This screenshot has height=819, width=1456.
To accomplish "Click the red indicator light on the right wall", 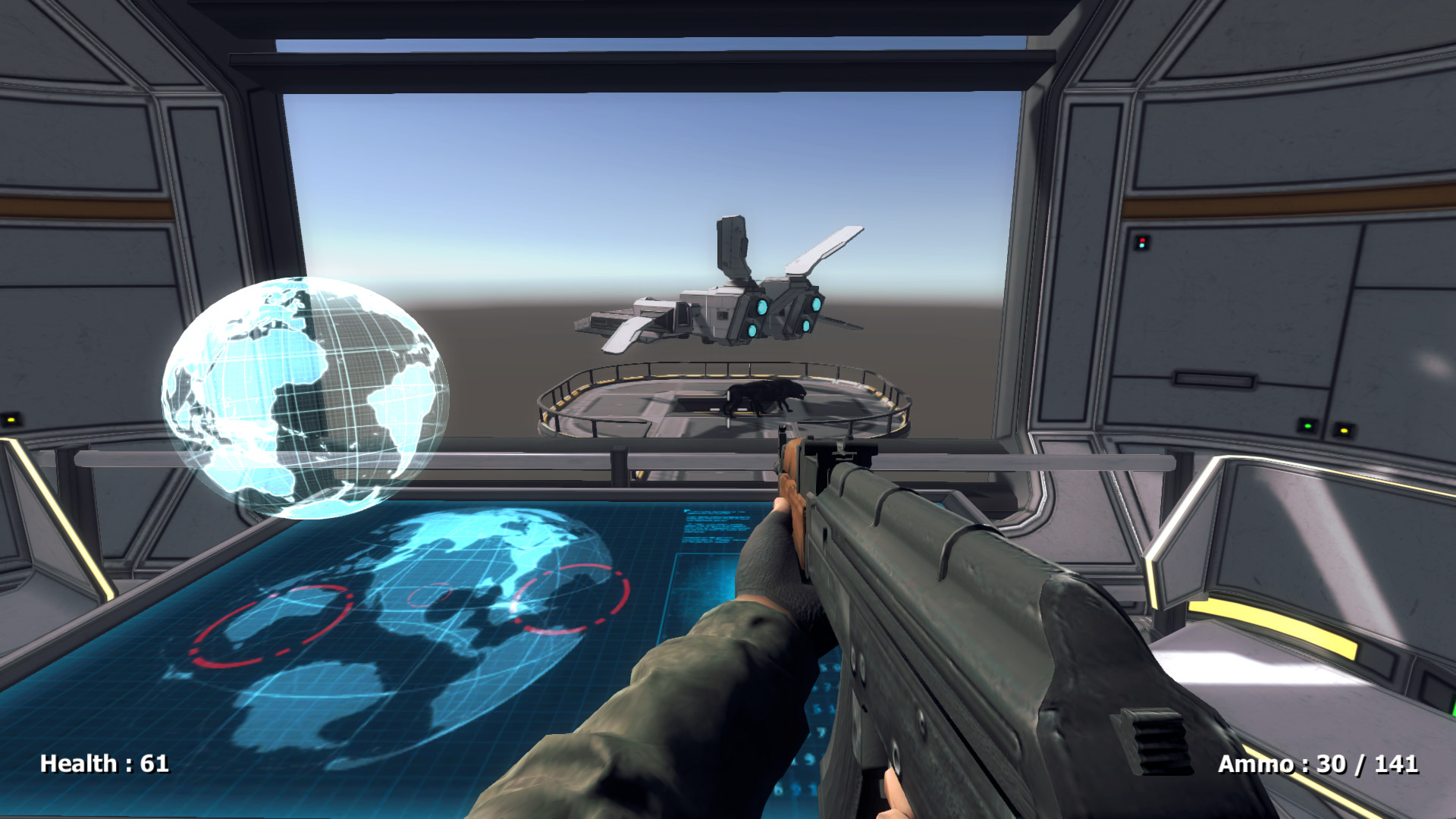I will [x=1141, y=241].
